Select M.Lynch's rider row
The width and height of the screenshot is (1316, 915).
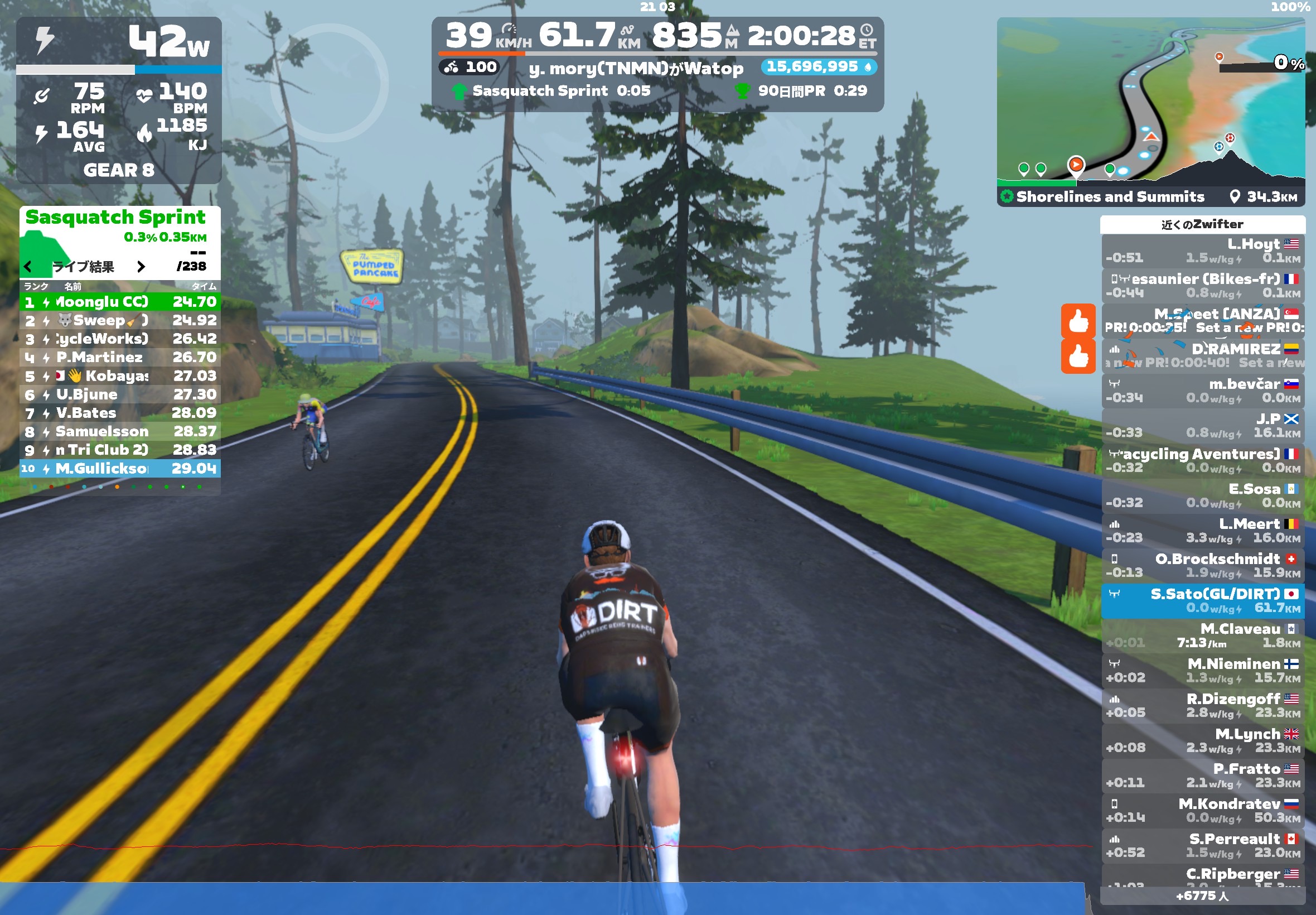pyautogui.click(x=1202, y=740)
